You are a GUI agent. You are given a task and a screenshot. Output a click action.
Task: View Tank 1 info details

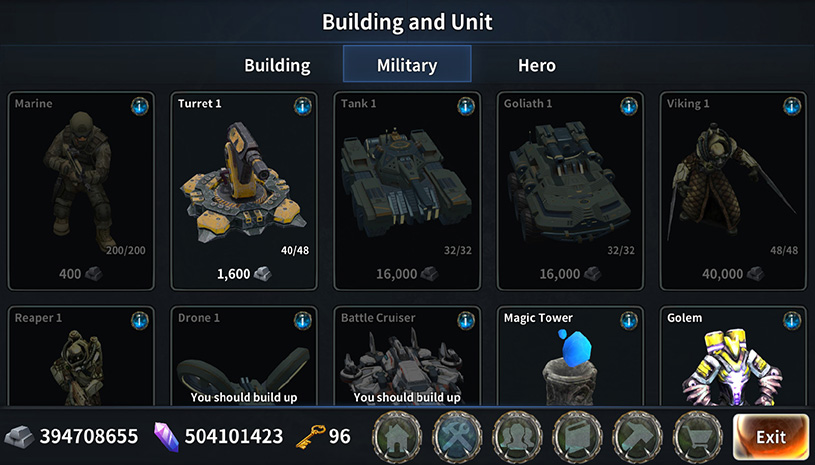coord(465,106)
